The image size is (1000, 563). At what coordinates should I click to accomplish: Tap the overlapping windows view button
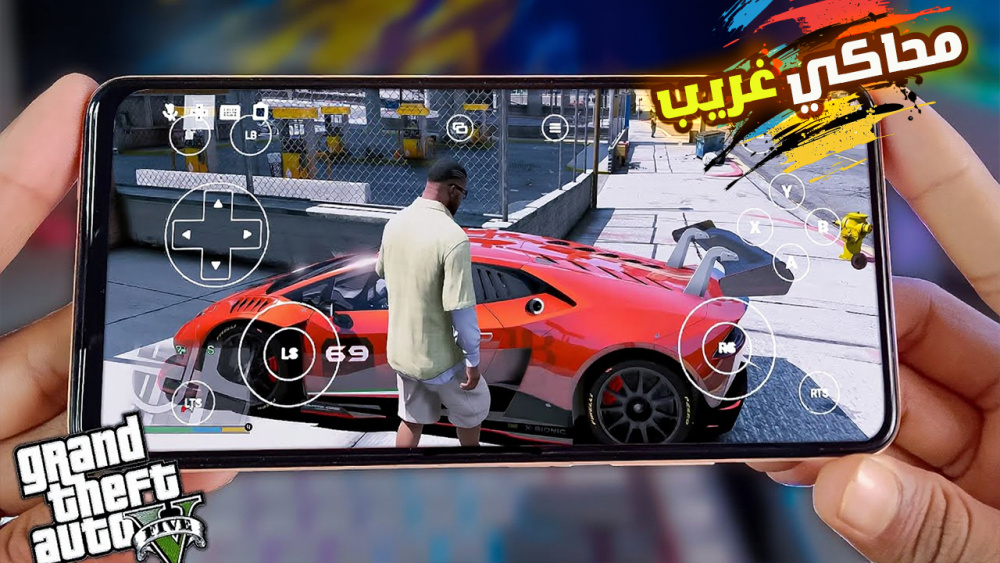tap(460, 127)
